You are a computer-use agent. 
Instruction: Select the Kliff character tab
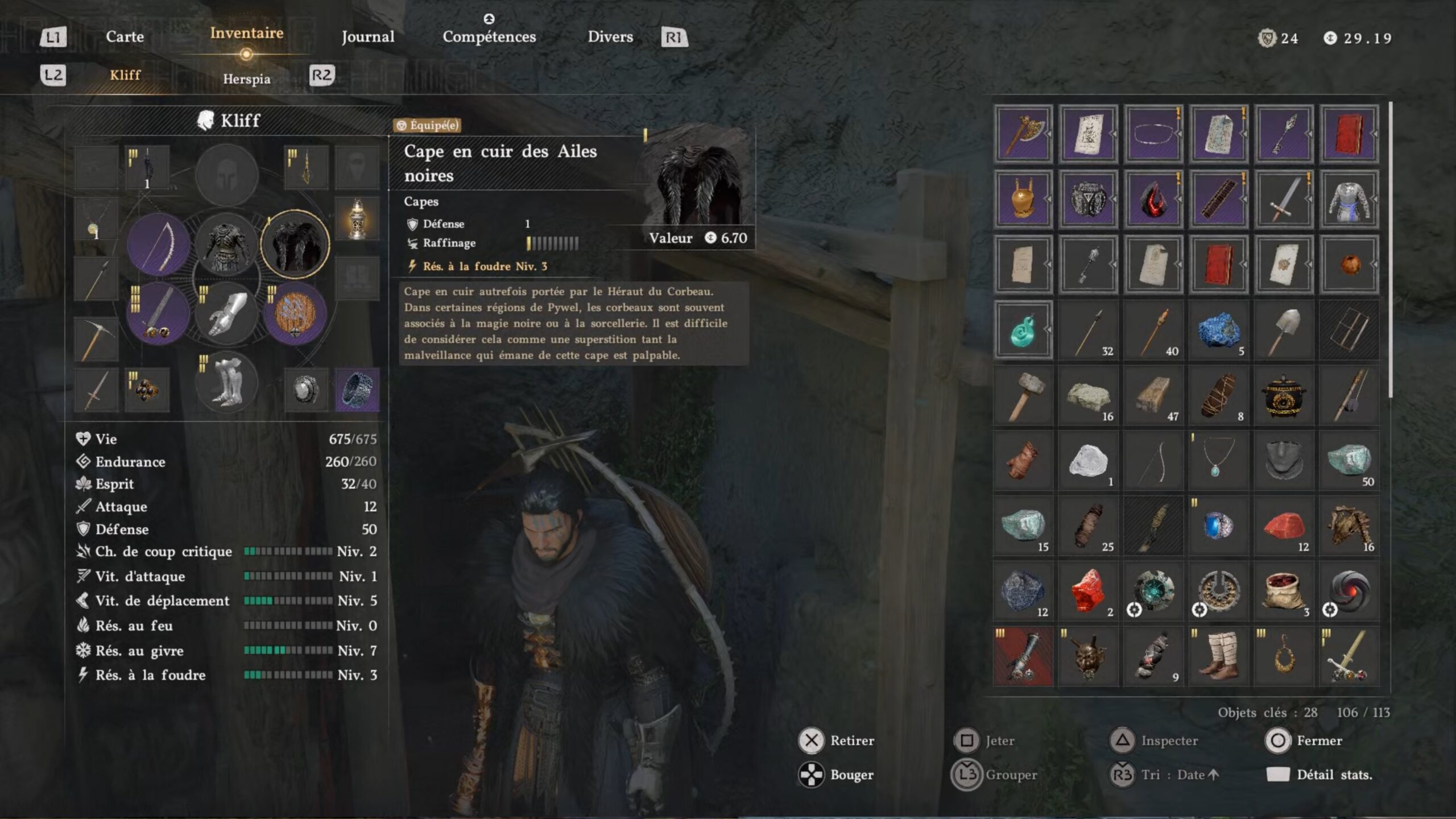125,75
